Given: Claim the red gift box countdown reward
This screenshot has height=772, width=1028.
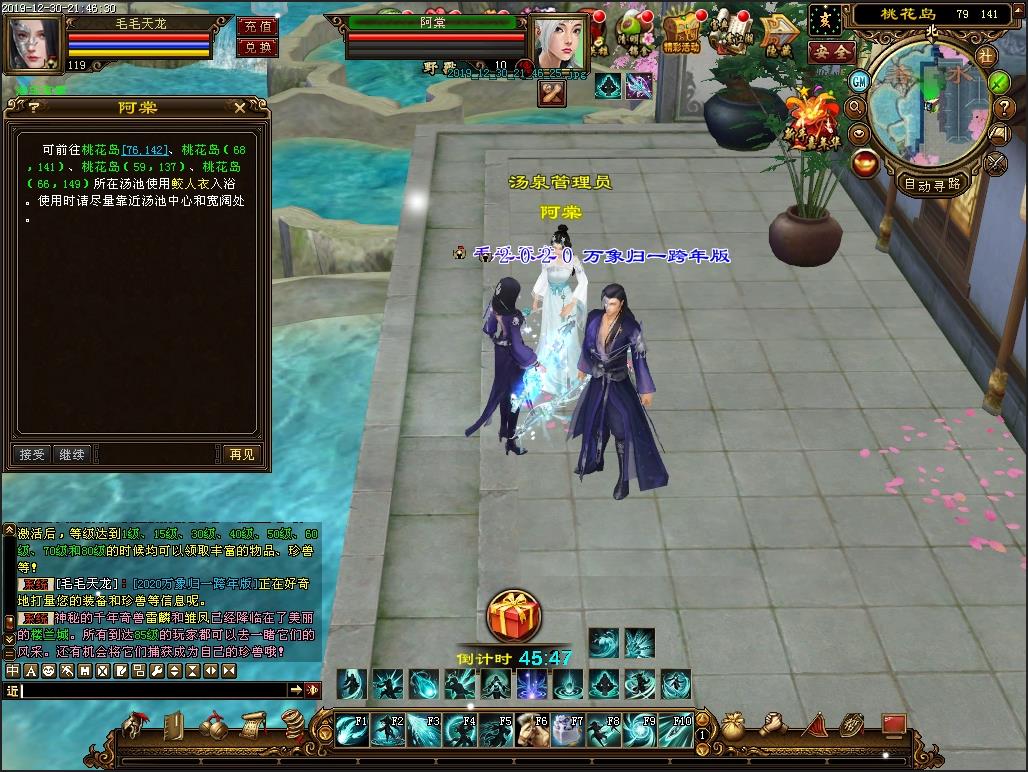Looking at the screenshot, I should [x=514, y=616].
